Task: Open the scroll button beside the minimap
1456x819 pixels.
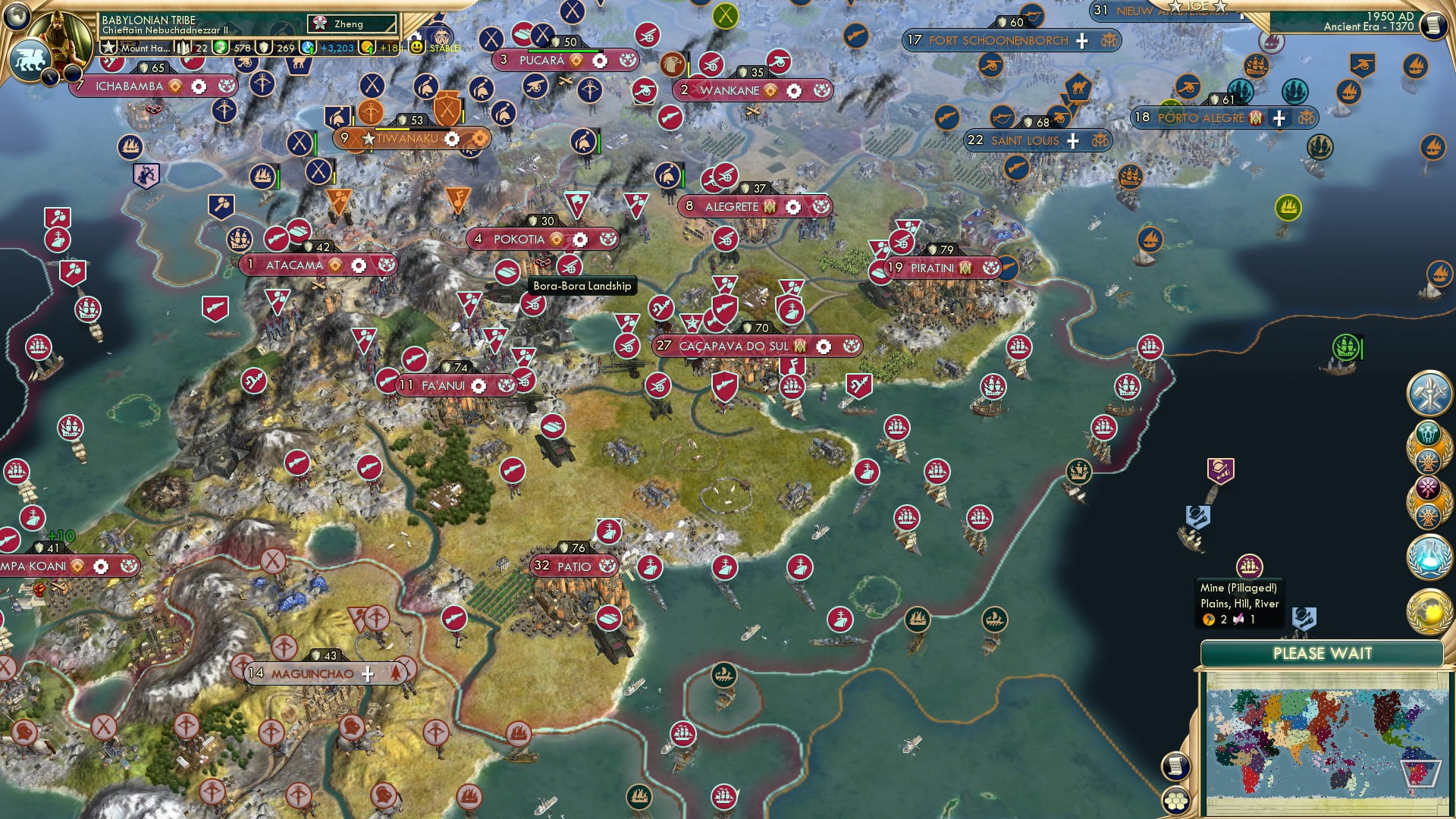Action: tap(1175, 767)
